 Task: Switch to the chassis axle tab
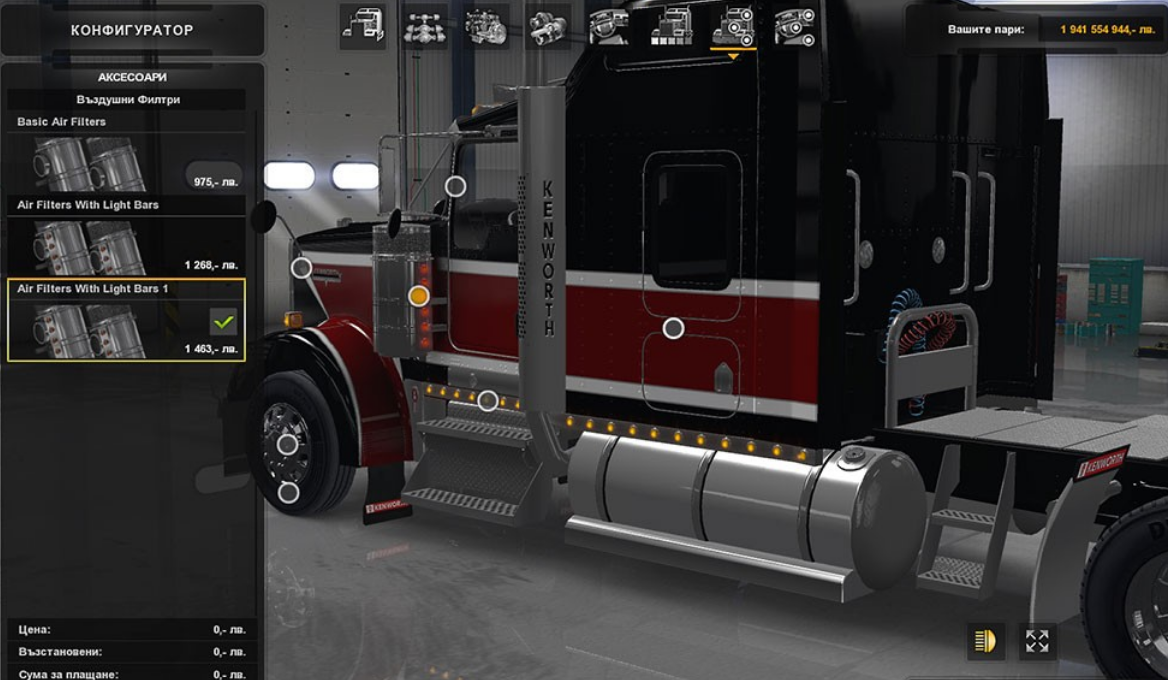425,26
